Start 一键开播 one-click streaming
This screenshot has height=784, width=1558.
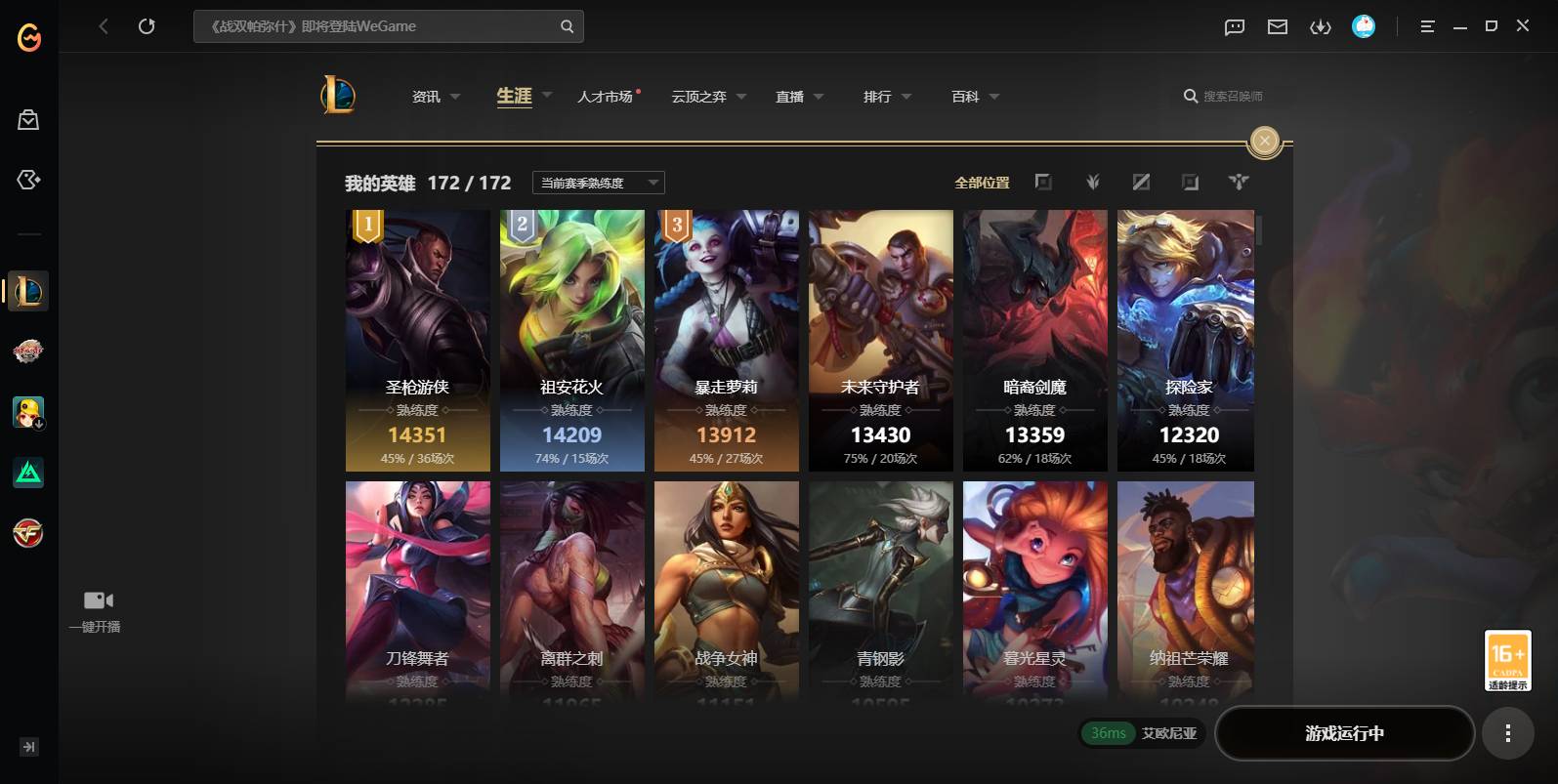96,610
